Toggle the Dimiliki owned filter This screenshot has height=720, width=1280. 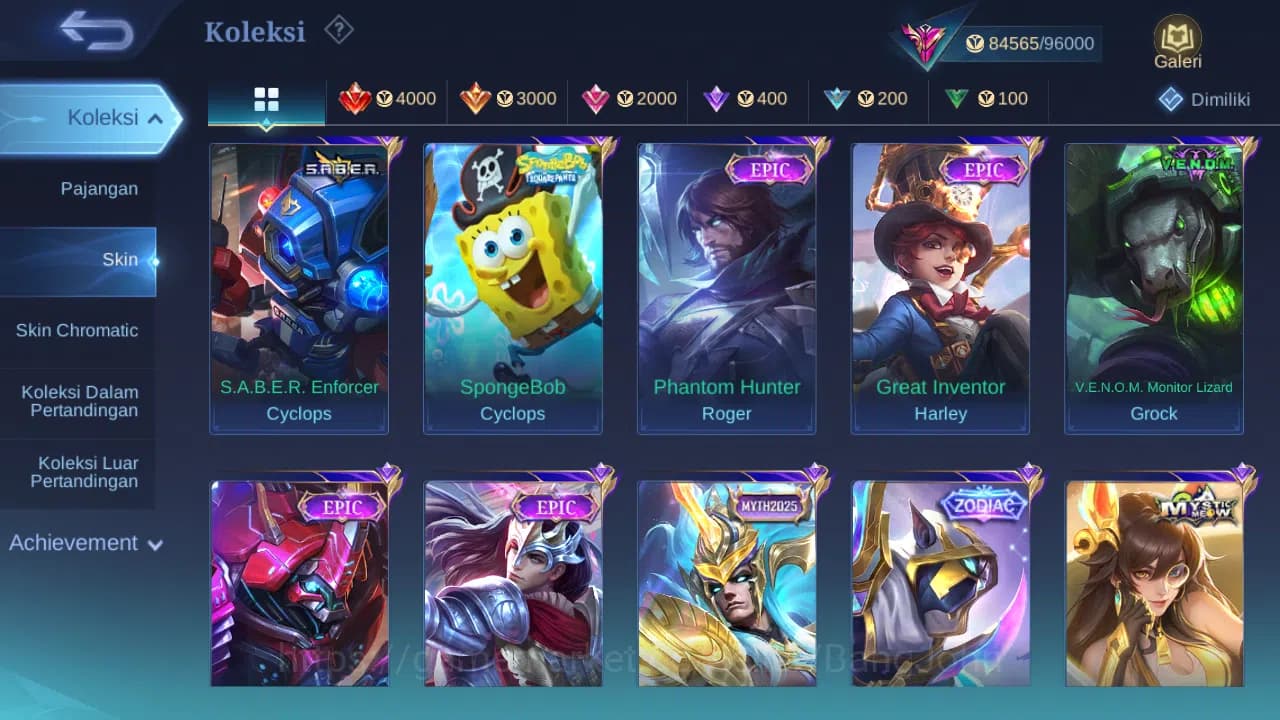click(1199, 99)
